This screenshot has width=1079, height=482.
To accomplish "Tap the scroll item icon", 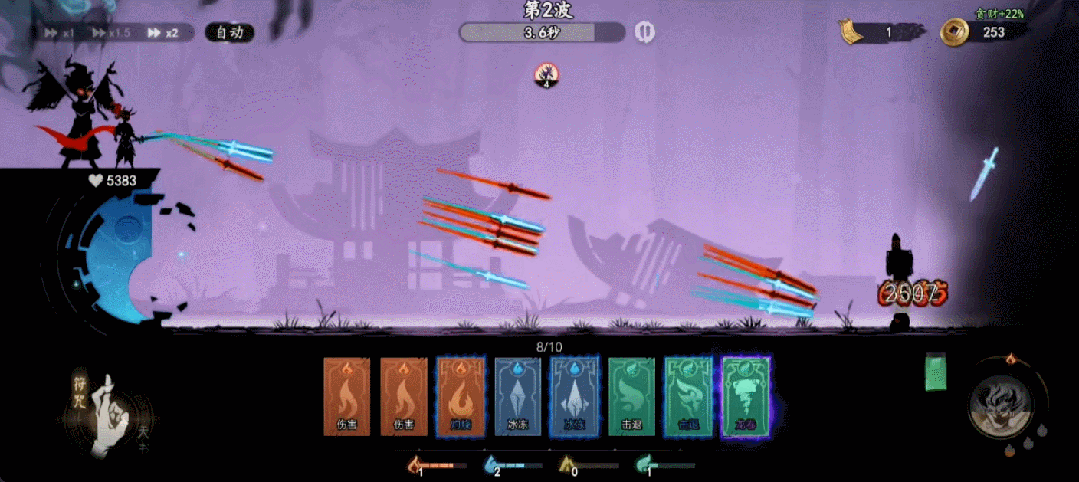I will (851, 33).
